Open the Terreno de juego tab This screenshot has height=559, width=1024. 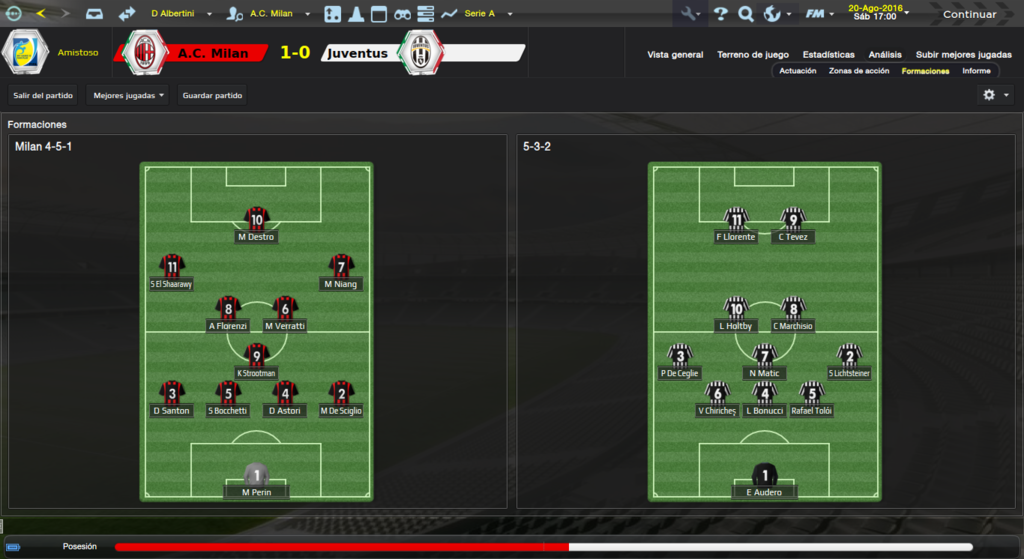753,55
